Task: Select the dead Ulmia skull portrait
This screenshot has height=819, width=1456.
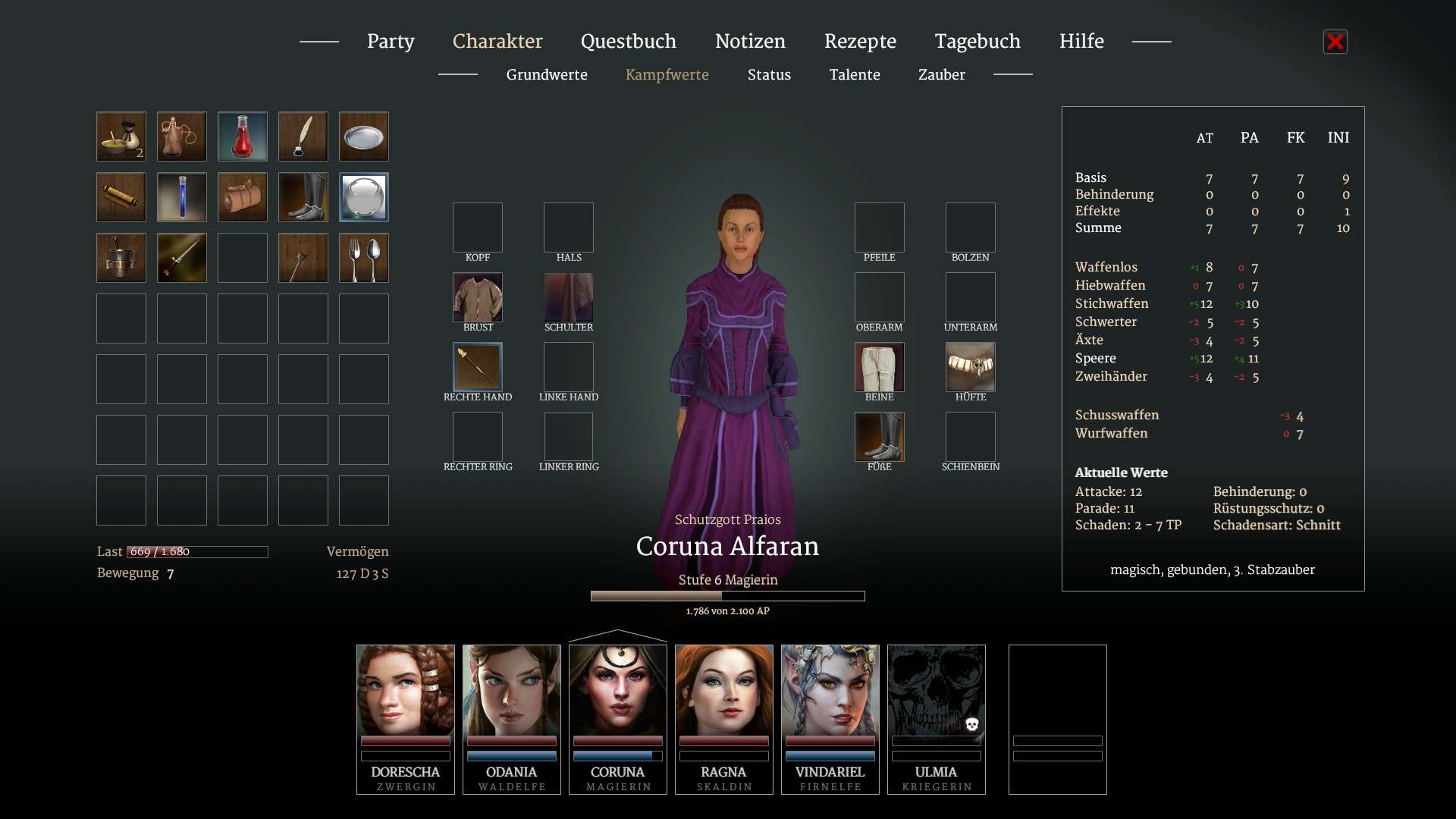Action: coord(937,718)
